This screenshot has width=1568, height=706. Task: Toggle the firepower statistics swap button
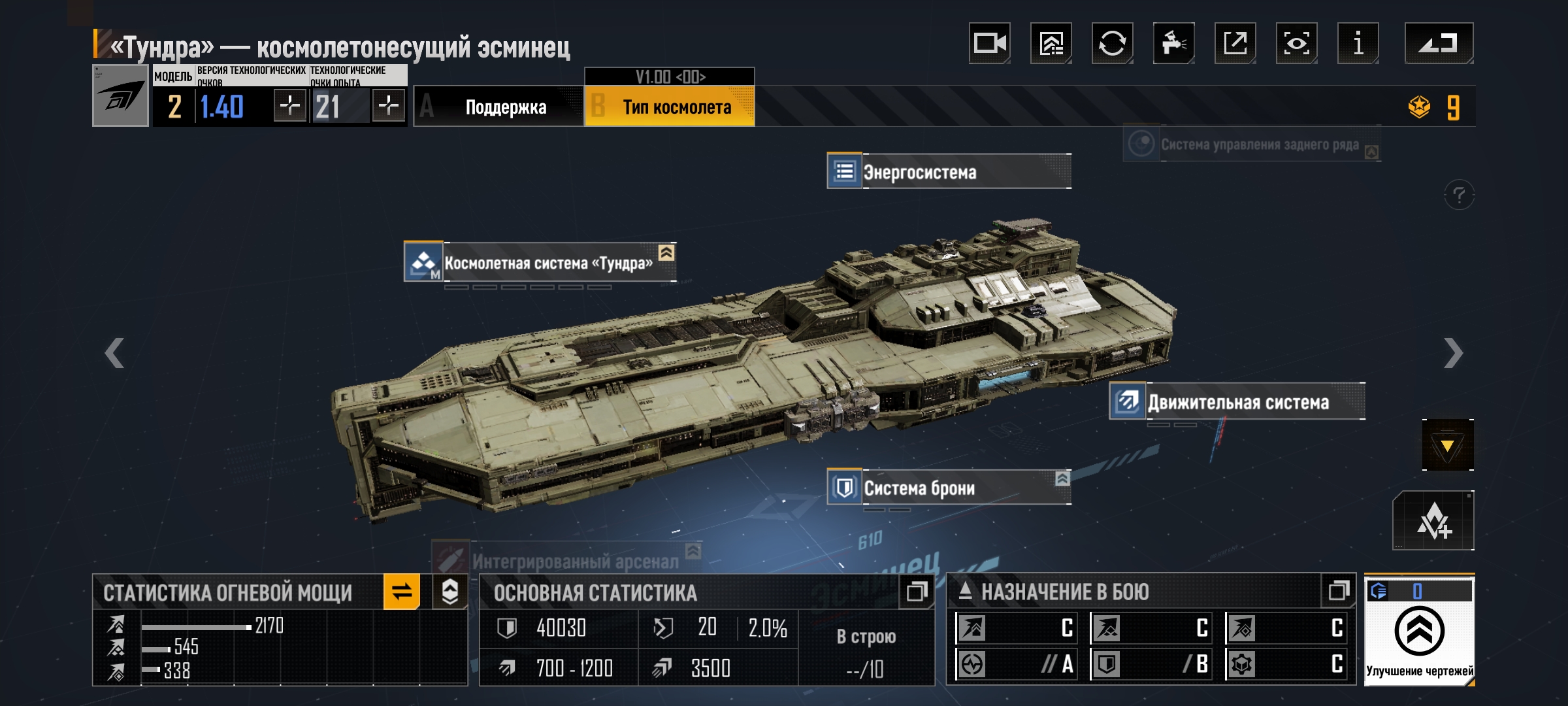coord(402,592)
